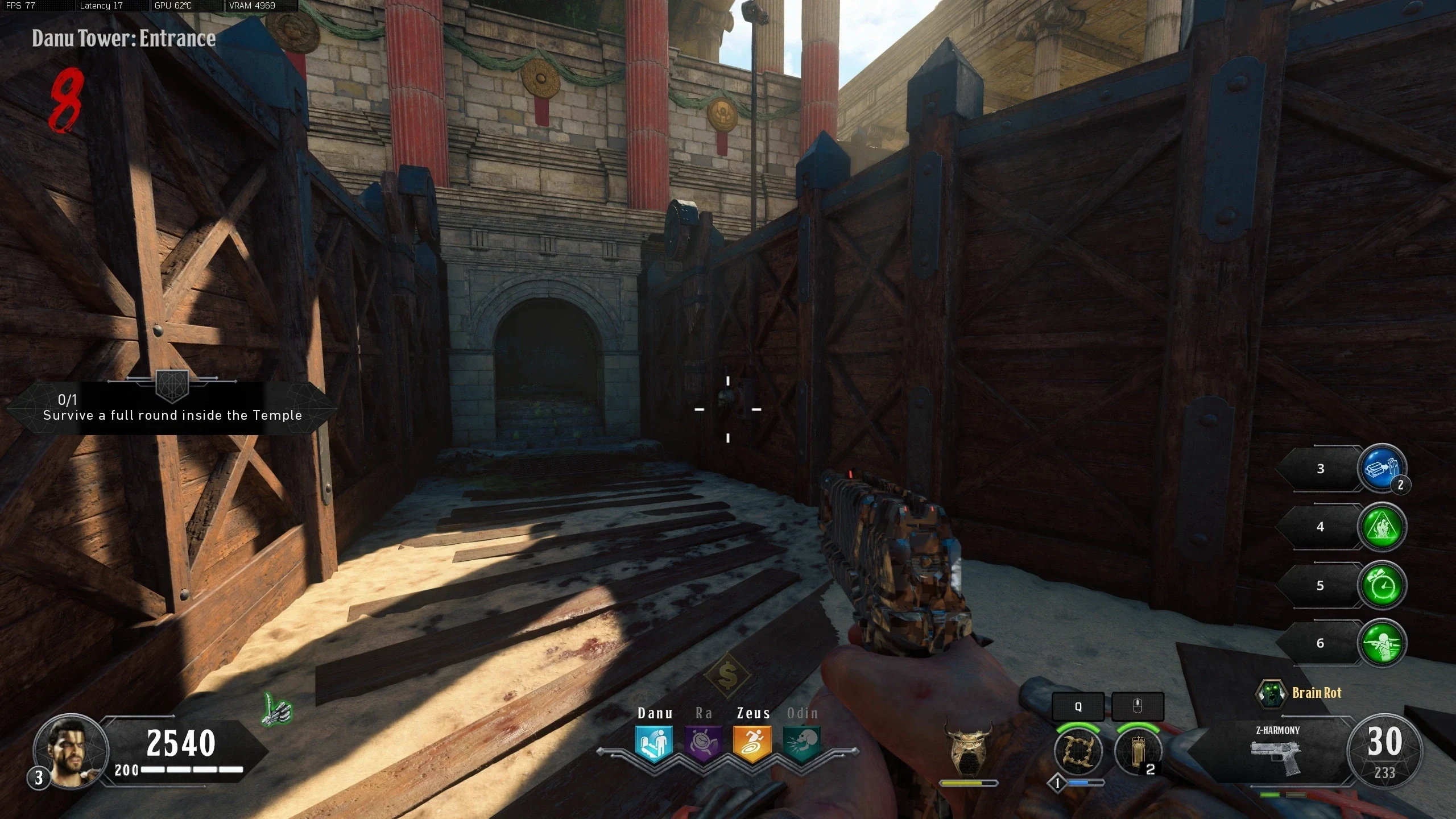Image resolution: width=1456 pixels, height=819 pixels.
Task: Click the Z-Harmony pistol weapon panel
Action: [1276, 750]
